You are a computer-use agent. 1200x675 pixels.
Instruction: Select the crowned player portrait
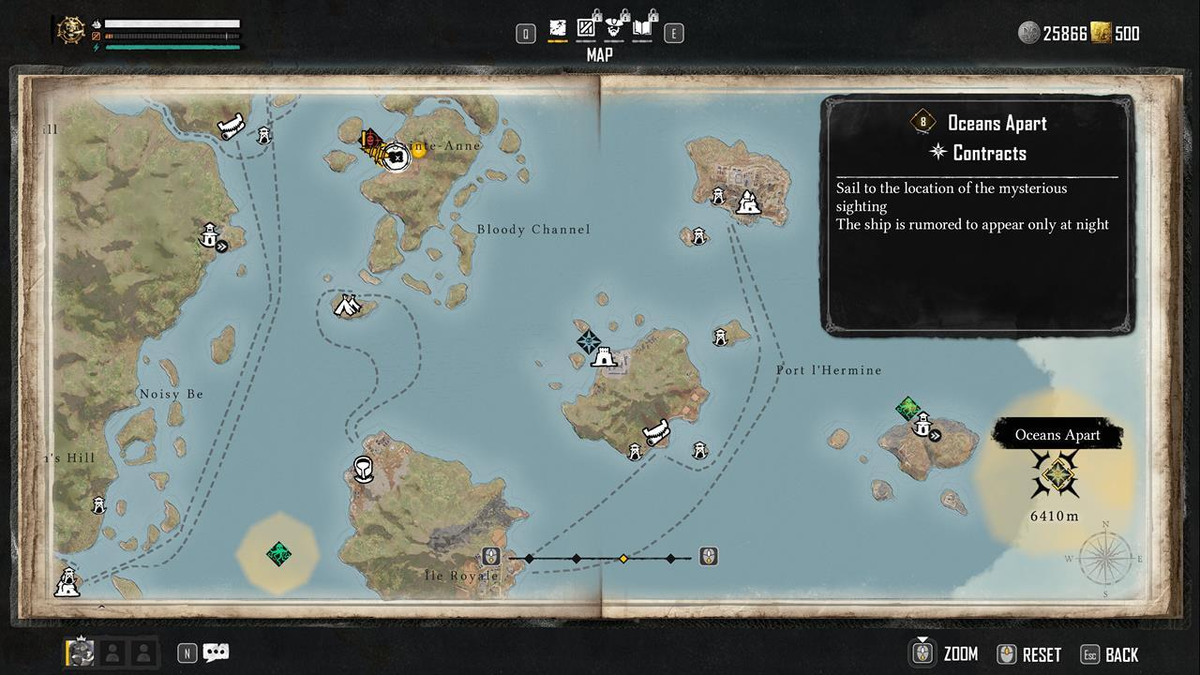tap(81, 653)
